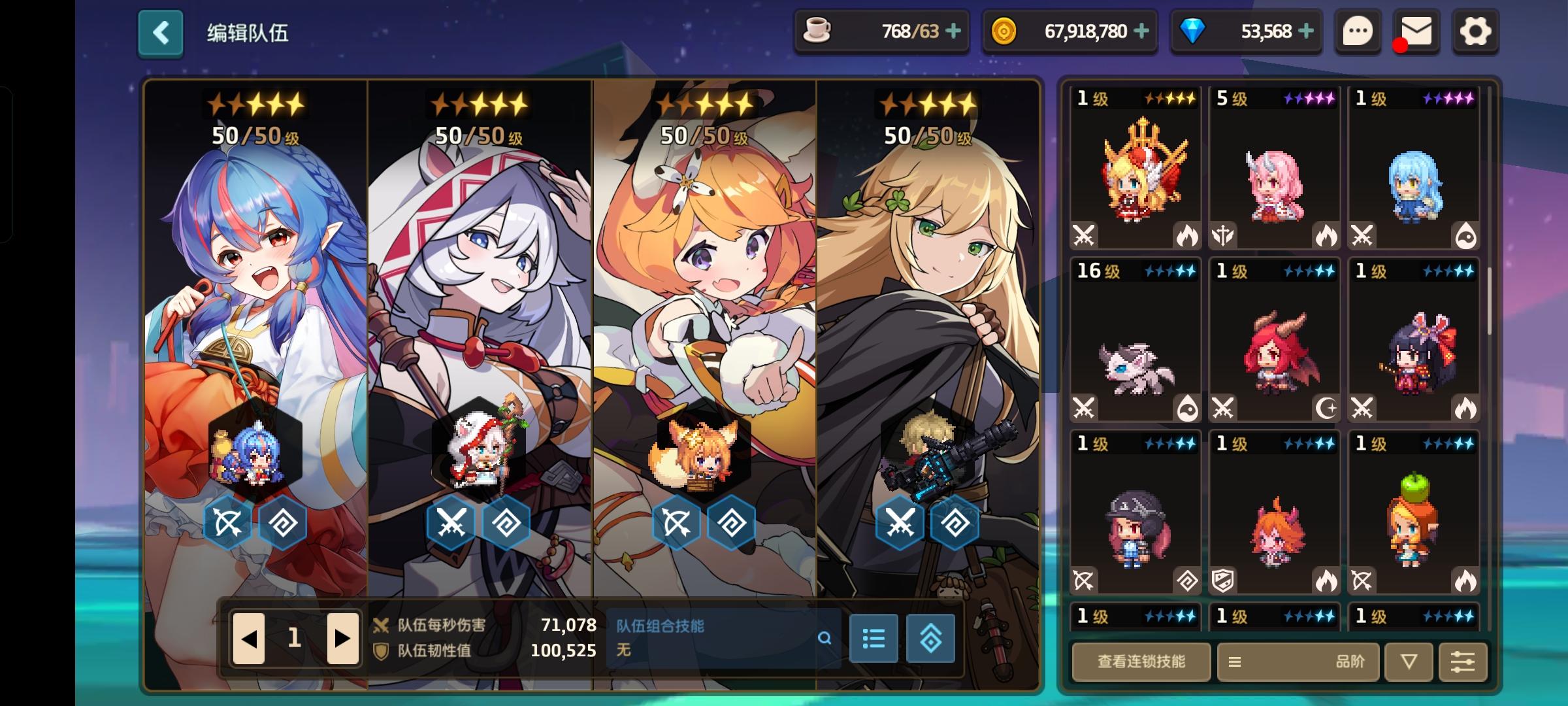Click the rune icon under the fox-girl hero
Screen dimensions: 1568x706
point(730,522)
